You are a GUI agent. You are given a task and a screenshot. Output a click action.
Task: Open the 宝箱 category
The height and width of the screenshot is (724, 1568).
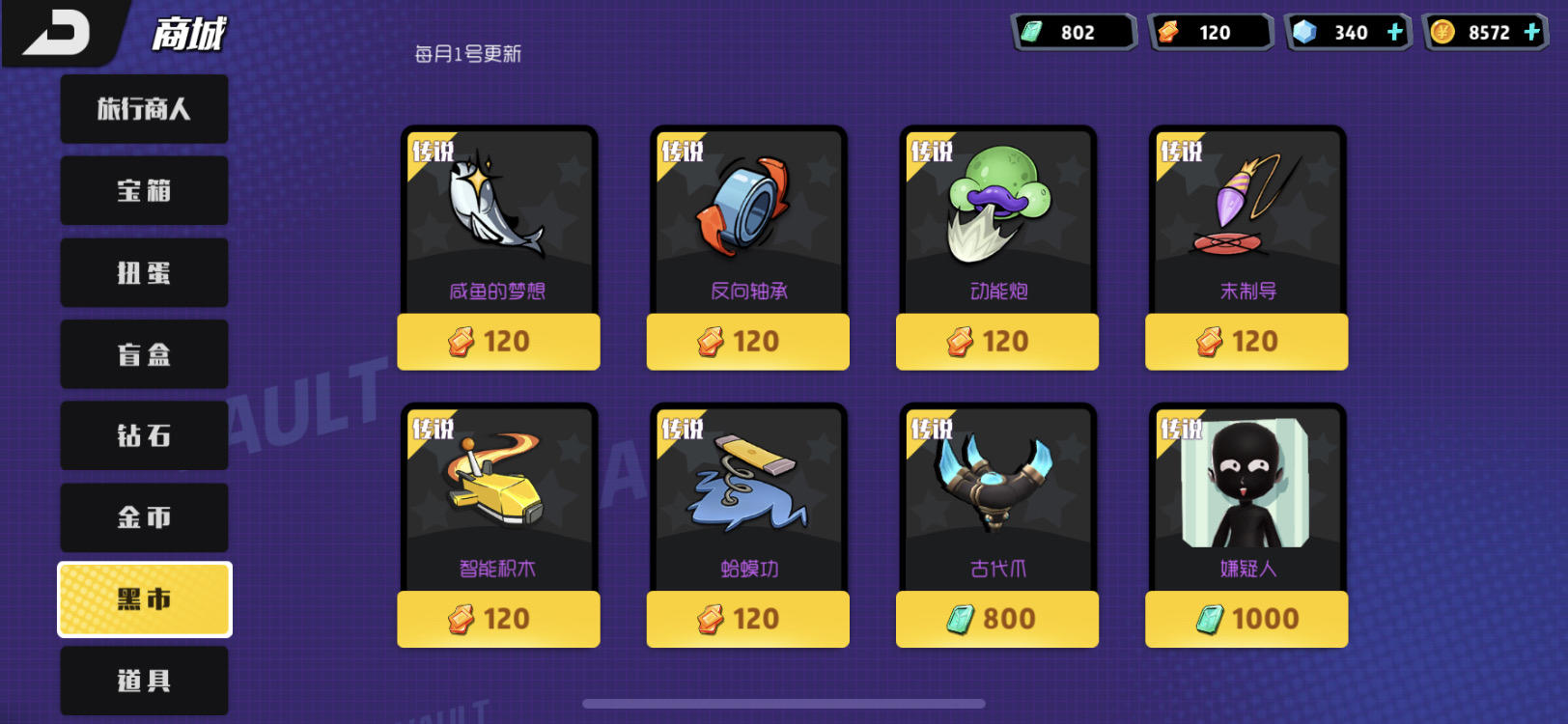pyautogui.click(x=143, y=190)
